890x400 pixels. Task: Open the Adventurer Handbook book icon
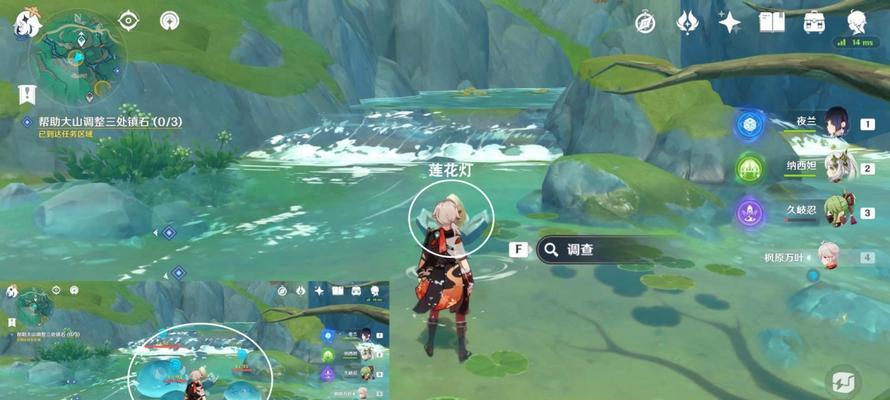click(771, 22)
